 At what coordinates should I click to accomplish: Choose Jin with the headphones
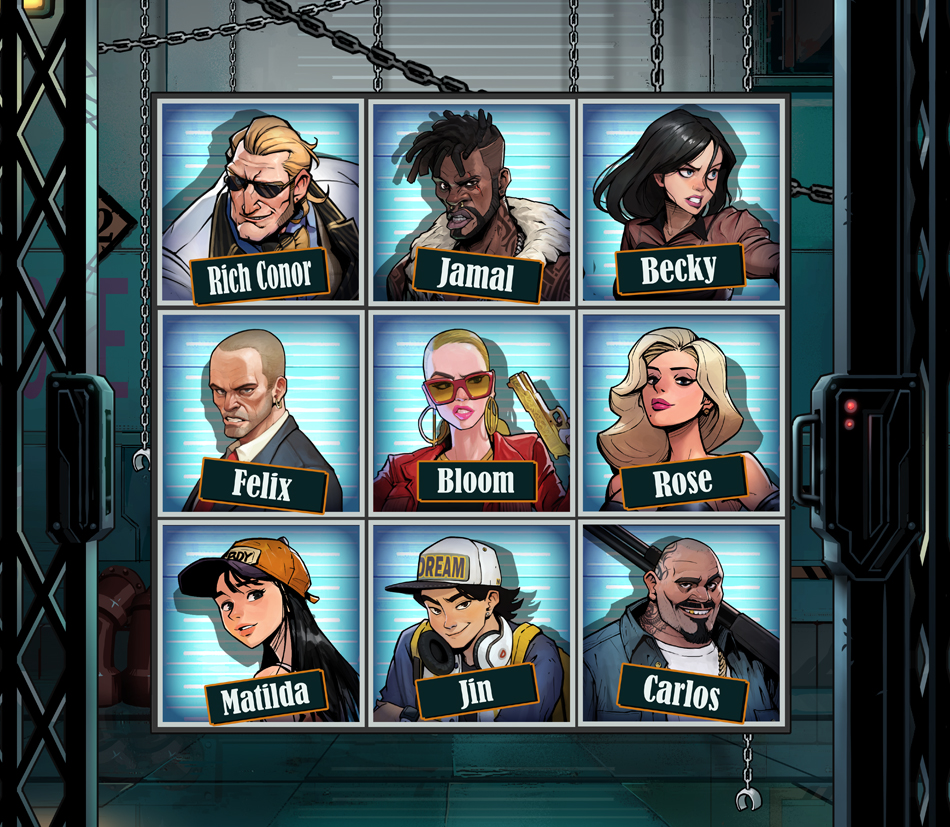click(x=471, y=622)
